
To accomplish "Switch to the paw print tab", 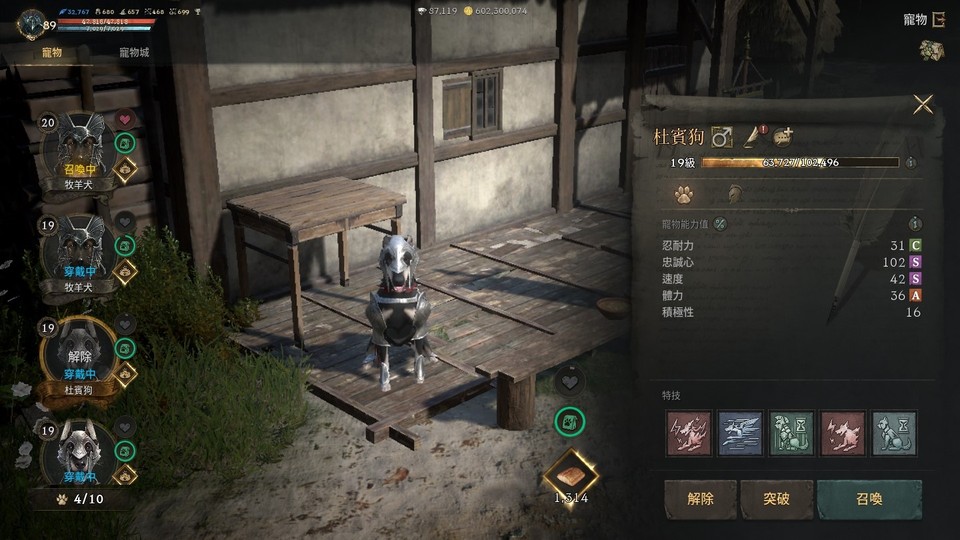I will 684,194.
